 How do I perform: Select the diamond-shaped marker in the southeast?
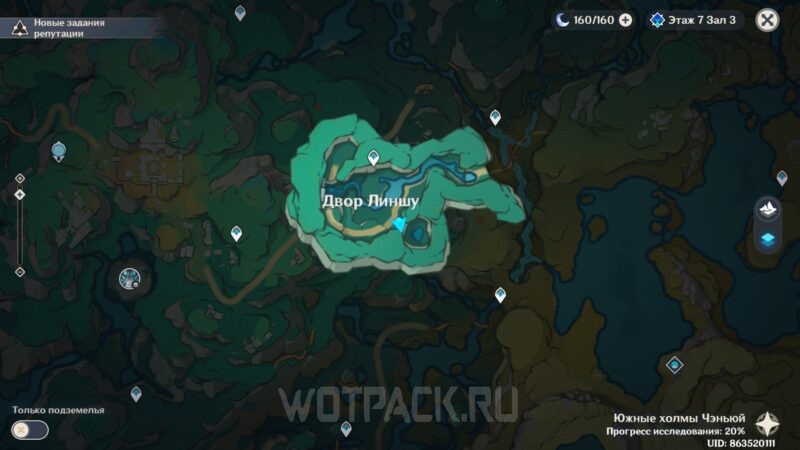675,365
